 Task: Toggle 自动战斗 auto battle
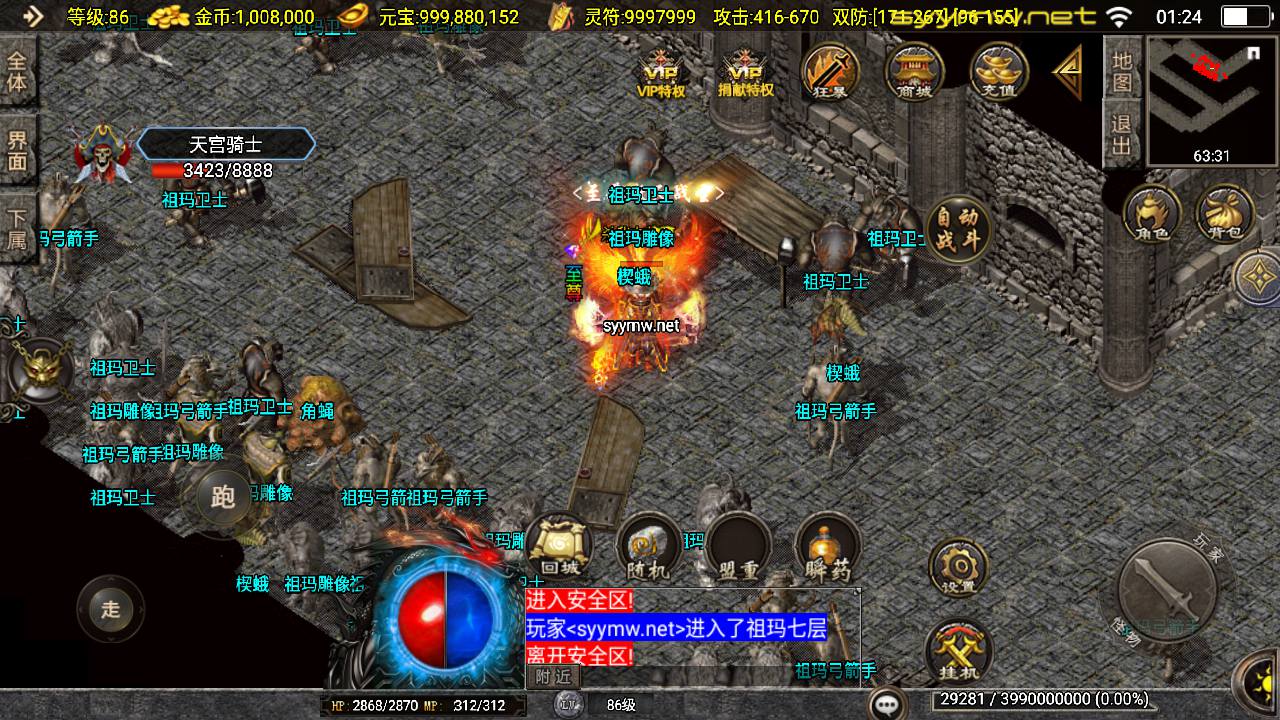pyautogui.click(x=958, y=230)
